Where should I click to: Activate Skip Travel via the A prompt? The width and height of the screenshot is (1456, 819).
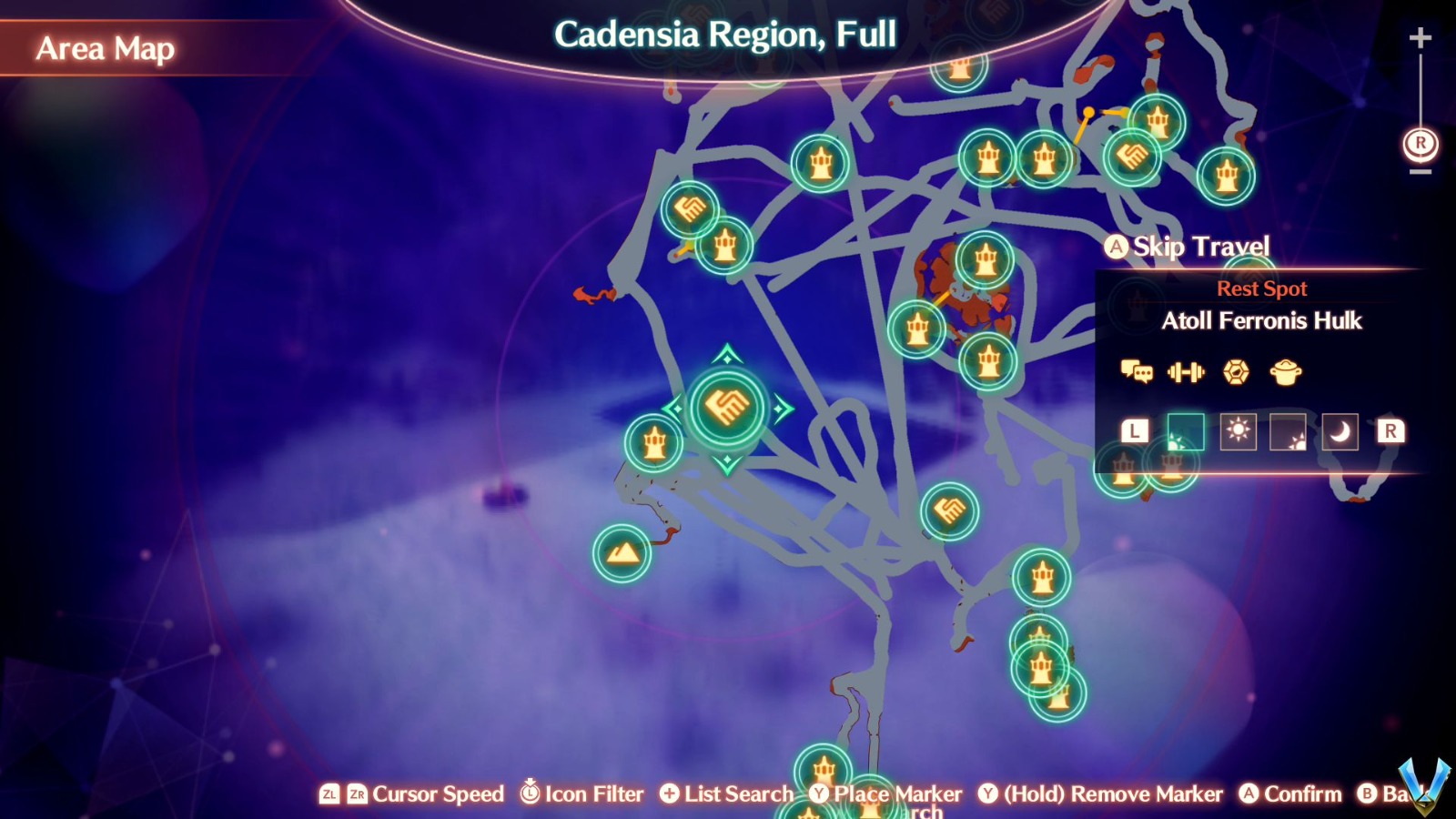(x=1117, y=246)
